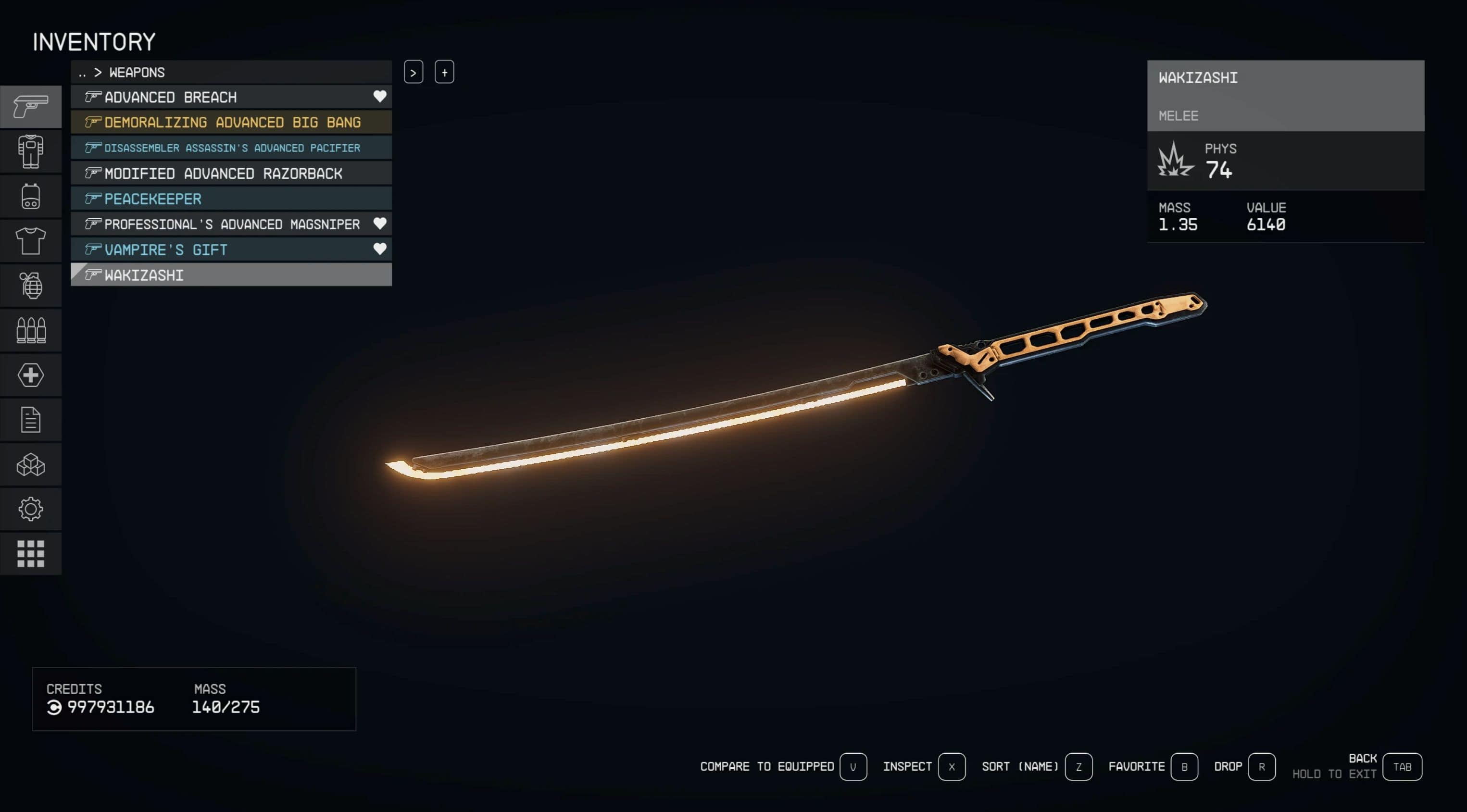Open the Weapons category pistol tab
The height and width of the screenshot is (812, 1467).
(31, 106)
